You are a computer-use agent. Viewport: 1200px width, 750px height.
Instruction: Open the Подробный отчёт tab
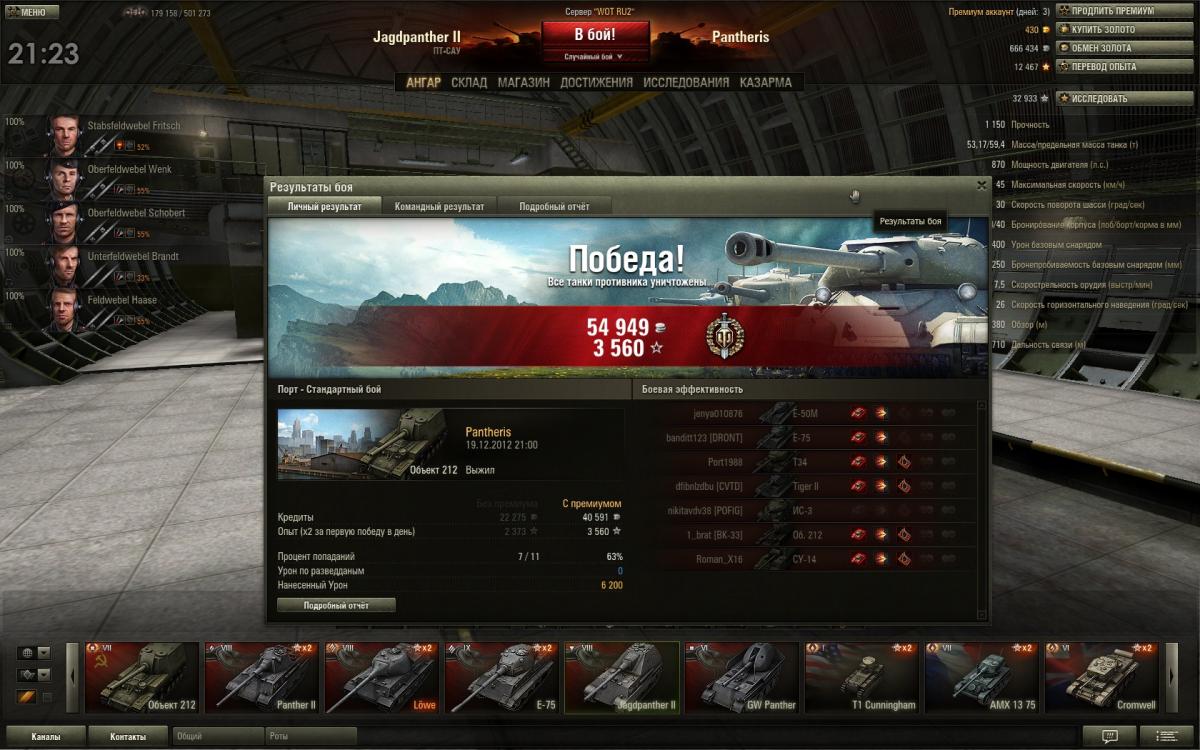tap(554, 206)
